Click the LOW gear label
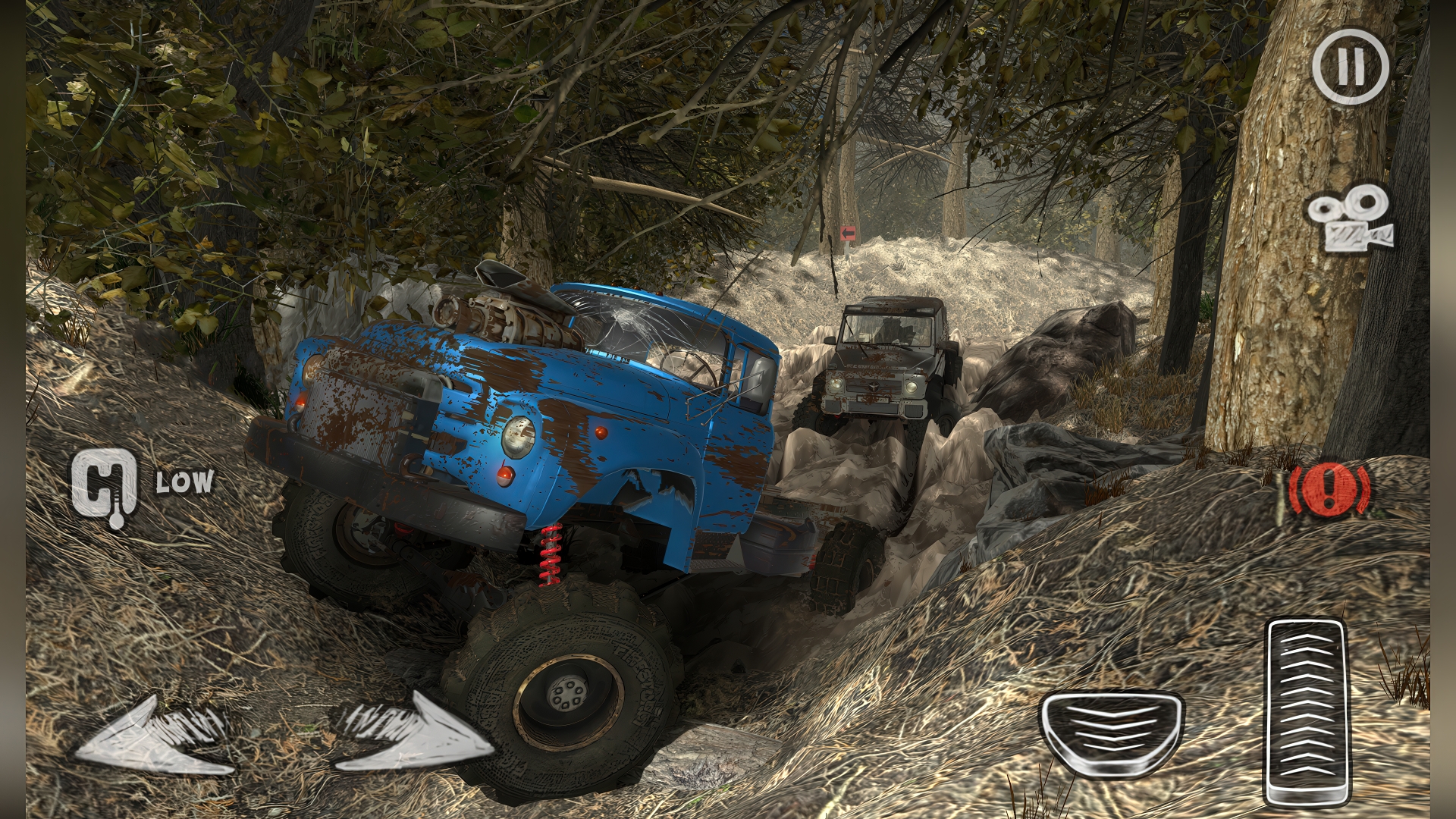 tap(184, 483)
